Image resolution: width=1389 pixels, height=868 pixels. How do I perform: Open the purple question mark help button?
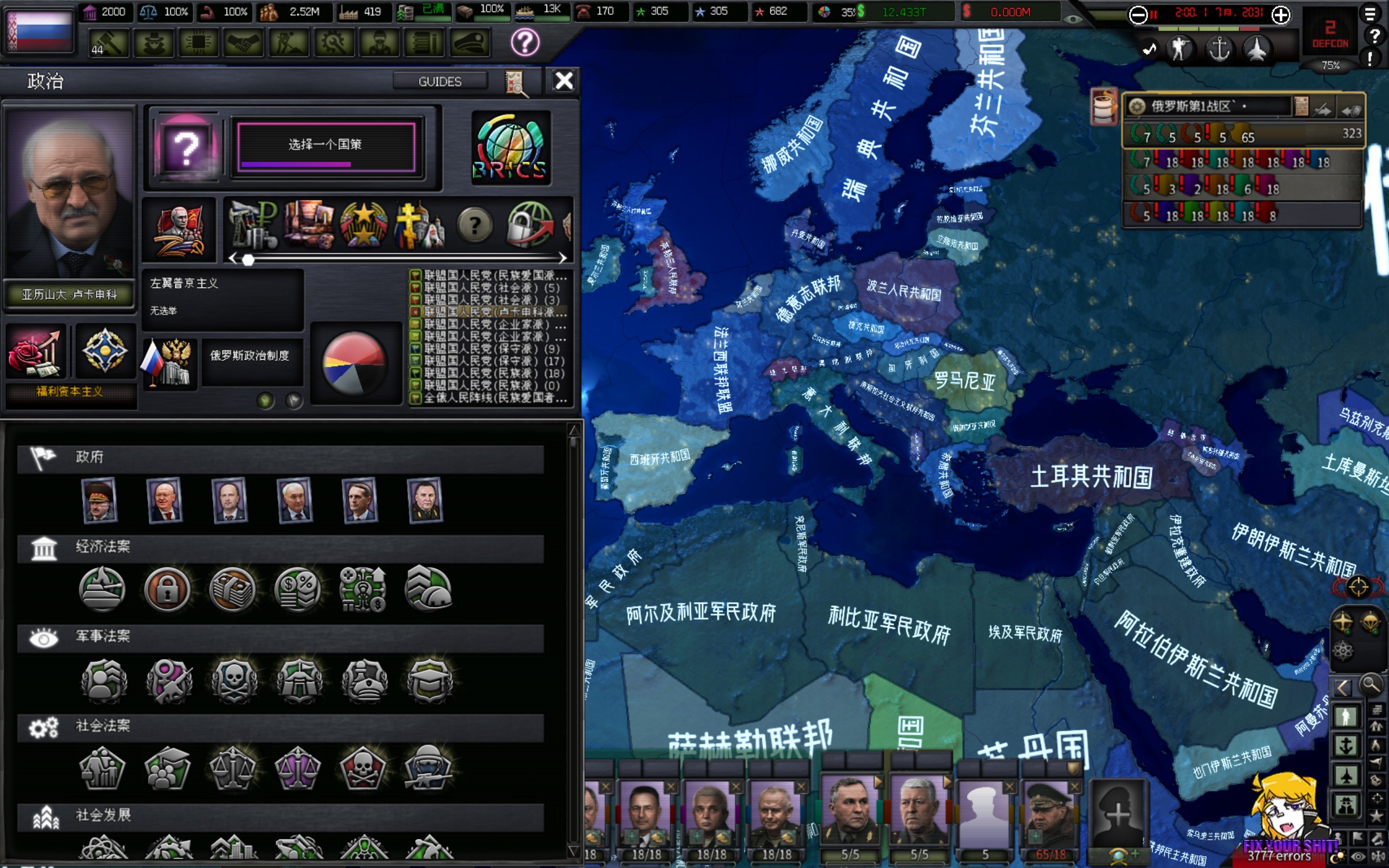click(x=525, y=42)
